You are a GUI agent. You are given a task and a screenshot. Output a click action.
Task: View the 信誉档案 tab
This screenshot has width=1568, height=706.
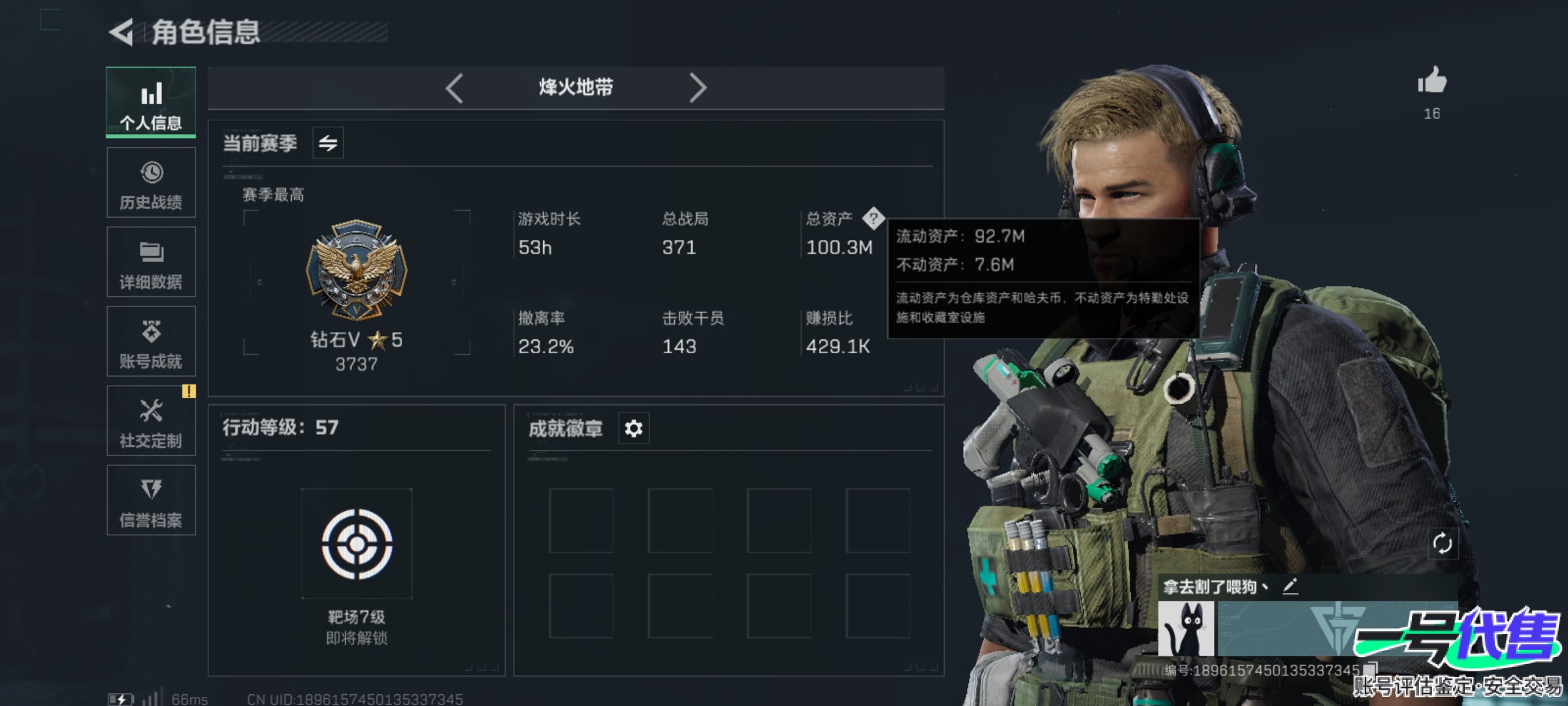point(151,501)
